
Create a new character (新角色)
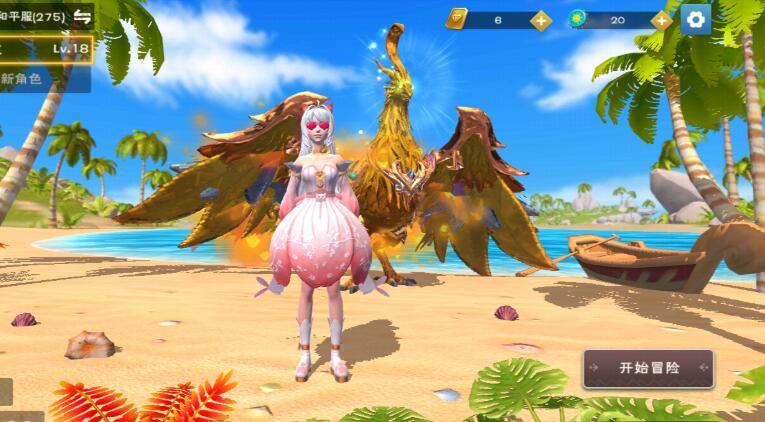pos(40,78)
